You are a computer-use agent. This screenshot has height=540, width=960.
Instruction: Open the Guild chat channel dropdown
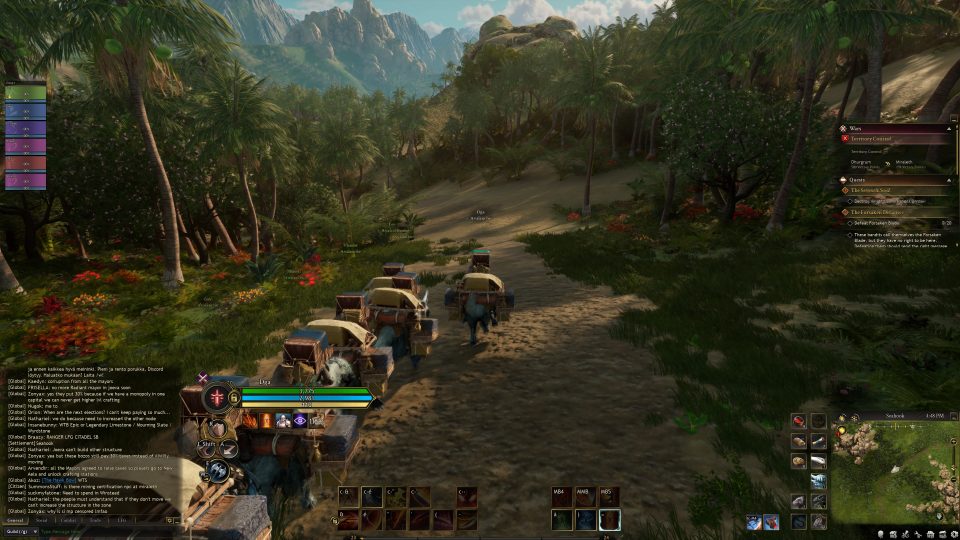[x=20, y=531]
